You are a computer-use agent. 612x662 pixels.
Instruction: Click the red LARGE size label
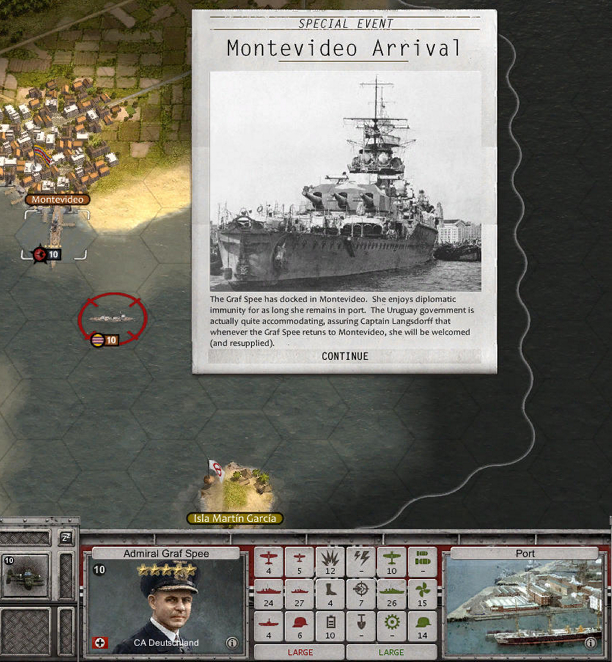(300, 652)
